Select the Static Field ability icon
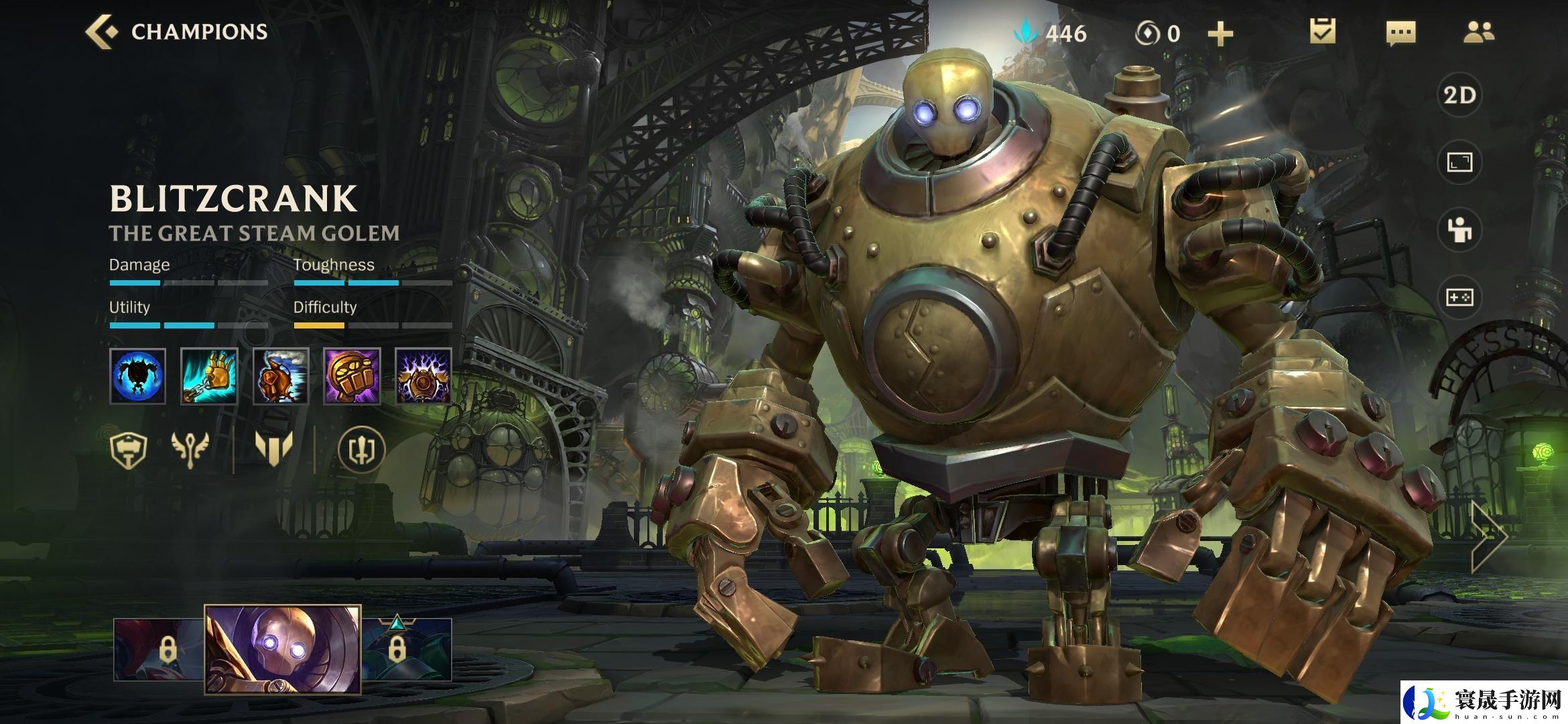The height and width of the screenshot is (724, 1568). 423,376
